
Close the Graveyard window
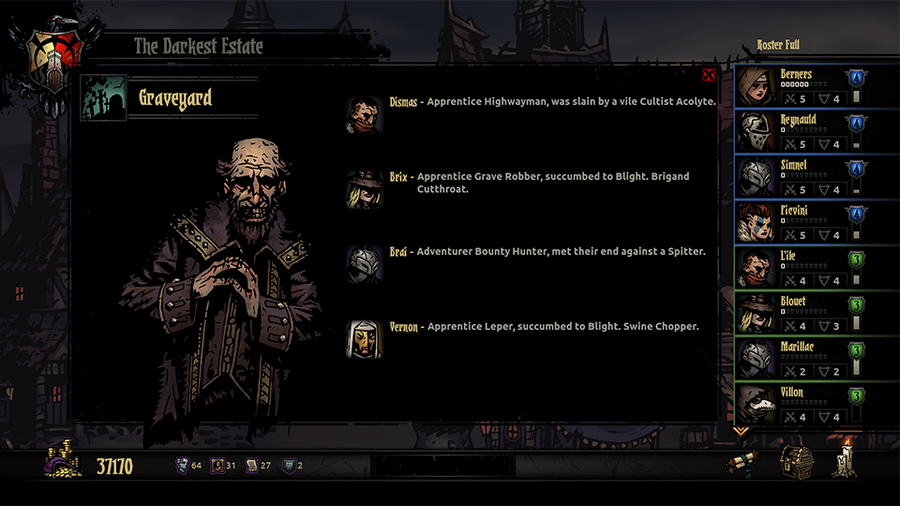[x=708, y=75]
